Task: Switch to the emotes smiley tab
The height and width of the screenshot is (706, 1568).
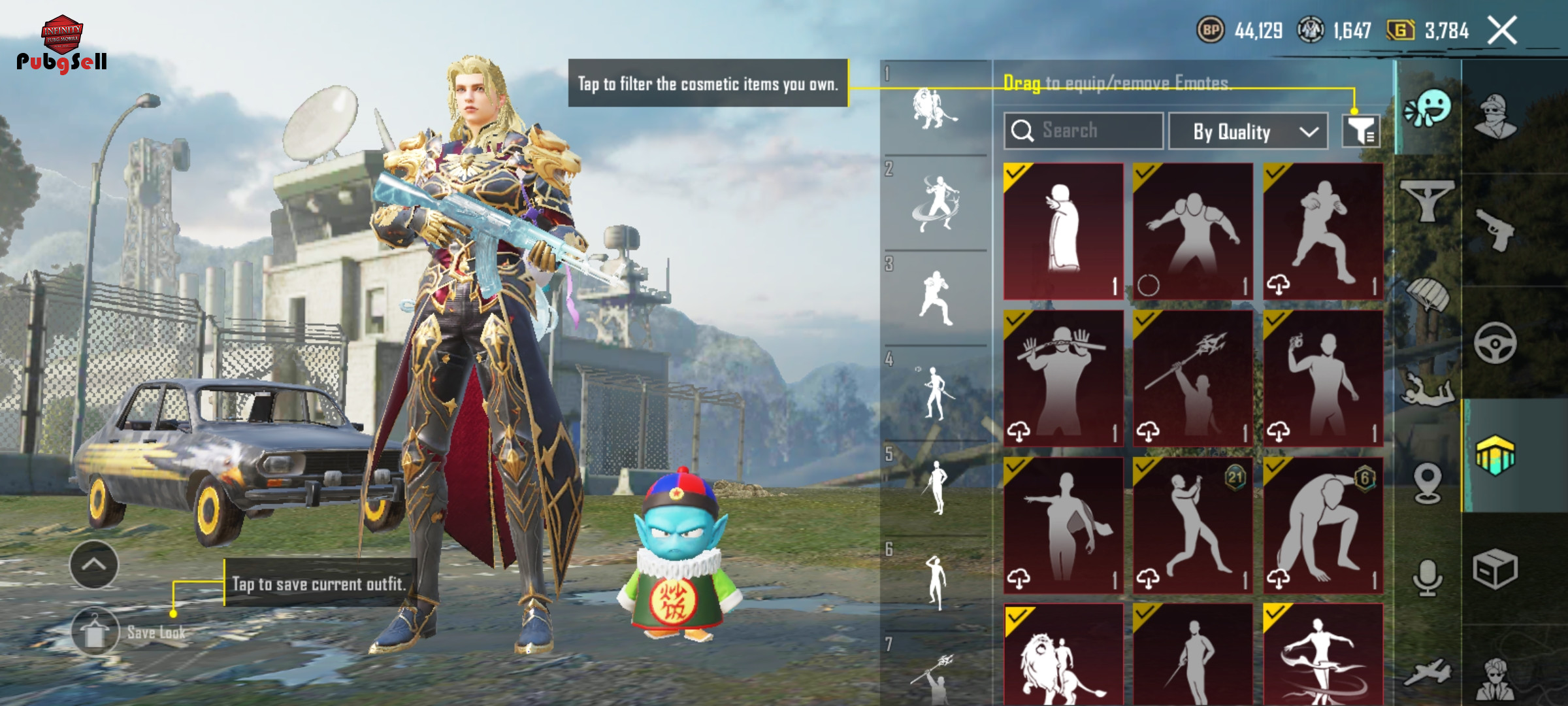Action: 1428,109
